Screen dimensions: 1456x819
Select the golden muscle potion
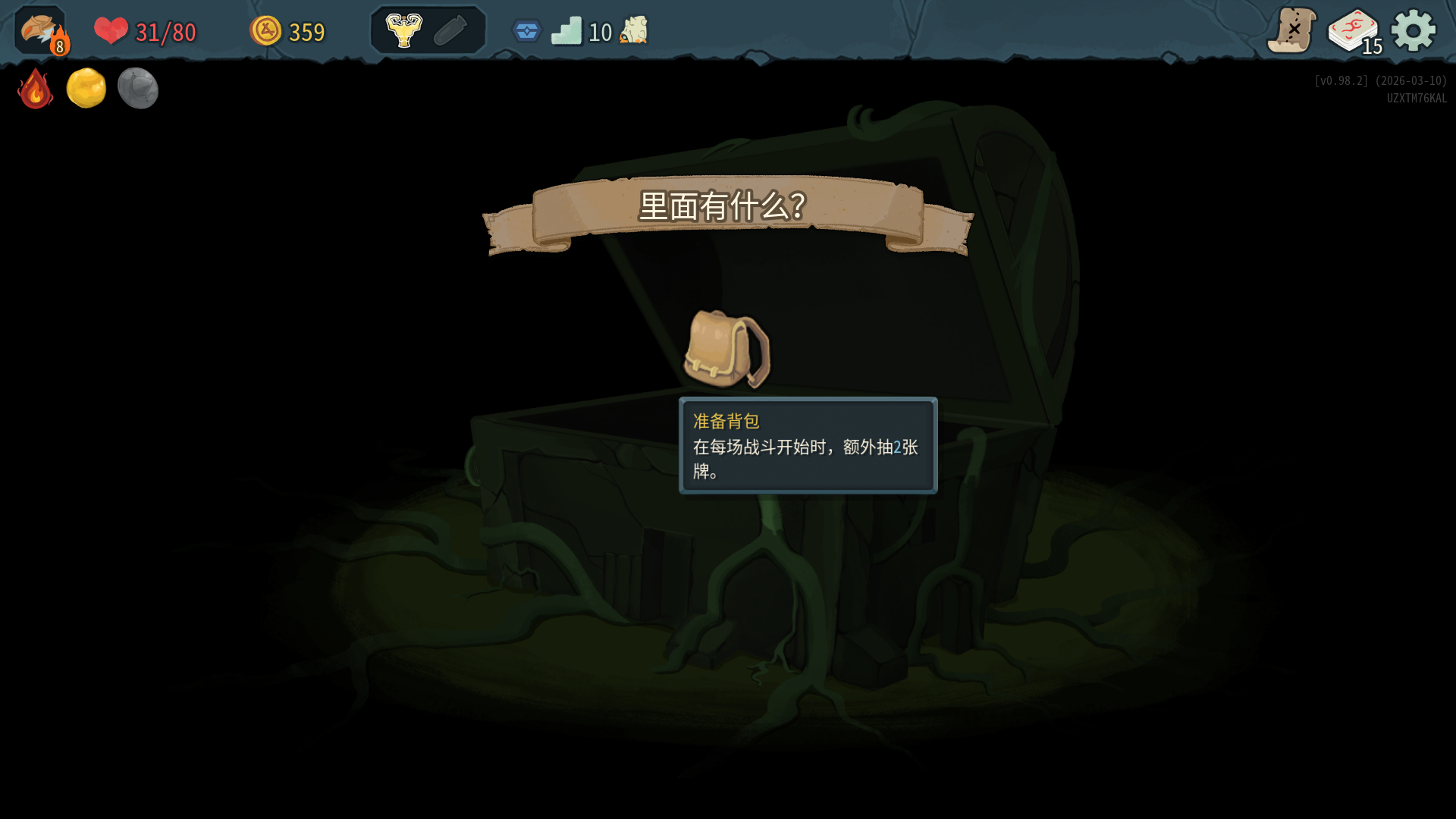pos(403,31)
